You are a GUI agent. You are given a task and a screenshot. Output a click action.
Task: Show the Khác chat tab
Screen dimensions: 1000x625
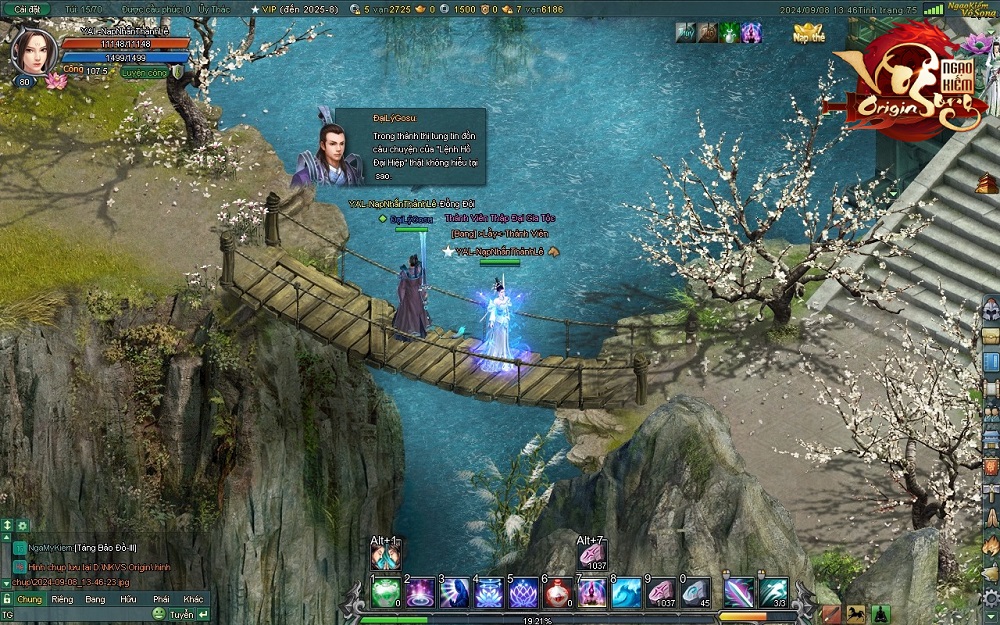coord(194,599)
